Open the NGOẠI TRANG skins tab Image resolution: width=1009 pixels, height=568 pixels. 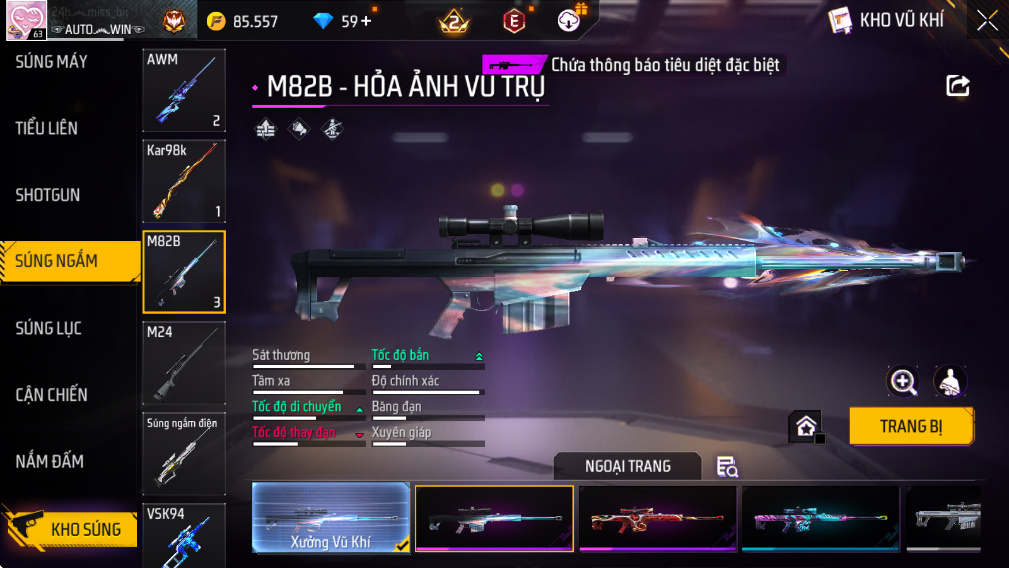coord(628,466)
